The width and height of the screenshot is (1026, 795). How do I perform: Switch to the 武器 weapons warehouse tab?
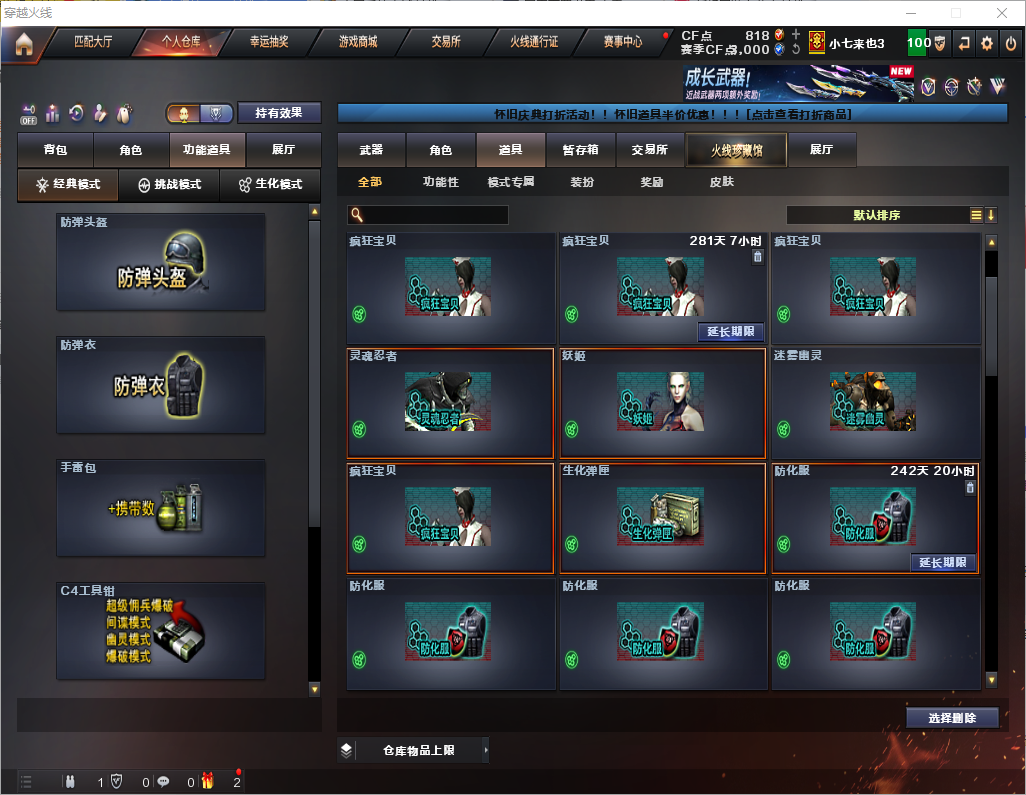pos(371,150)
